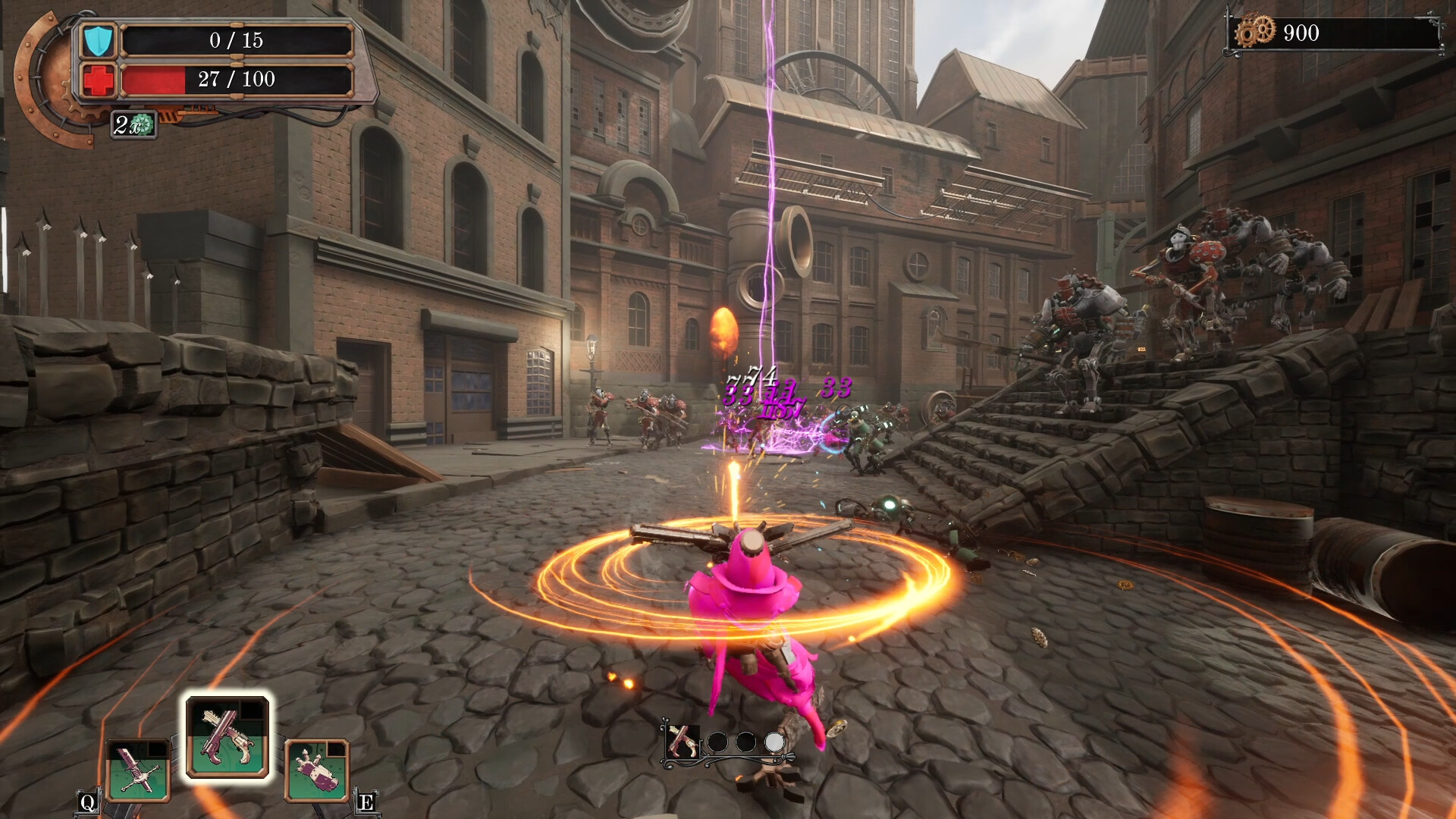
Task: Click the blue shield armor icon
Action: tap(98, 41)
